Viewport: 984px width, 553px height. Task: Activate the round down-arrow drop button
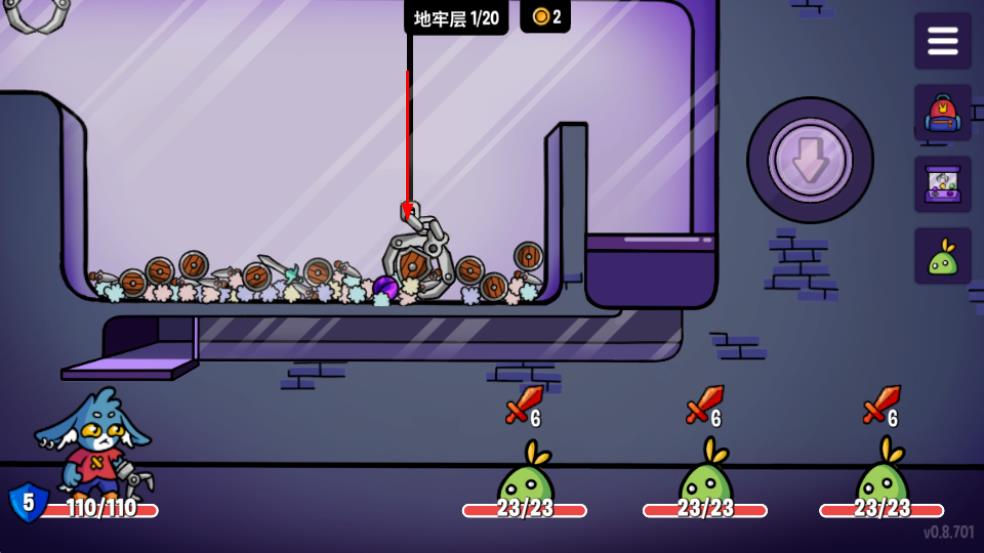[x=810, y=160]
